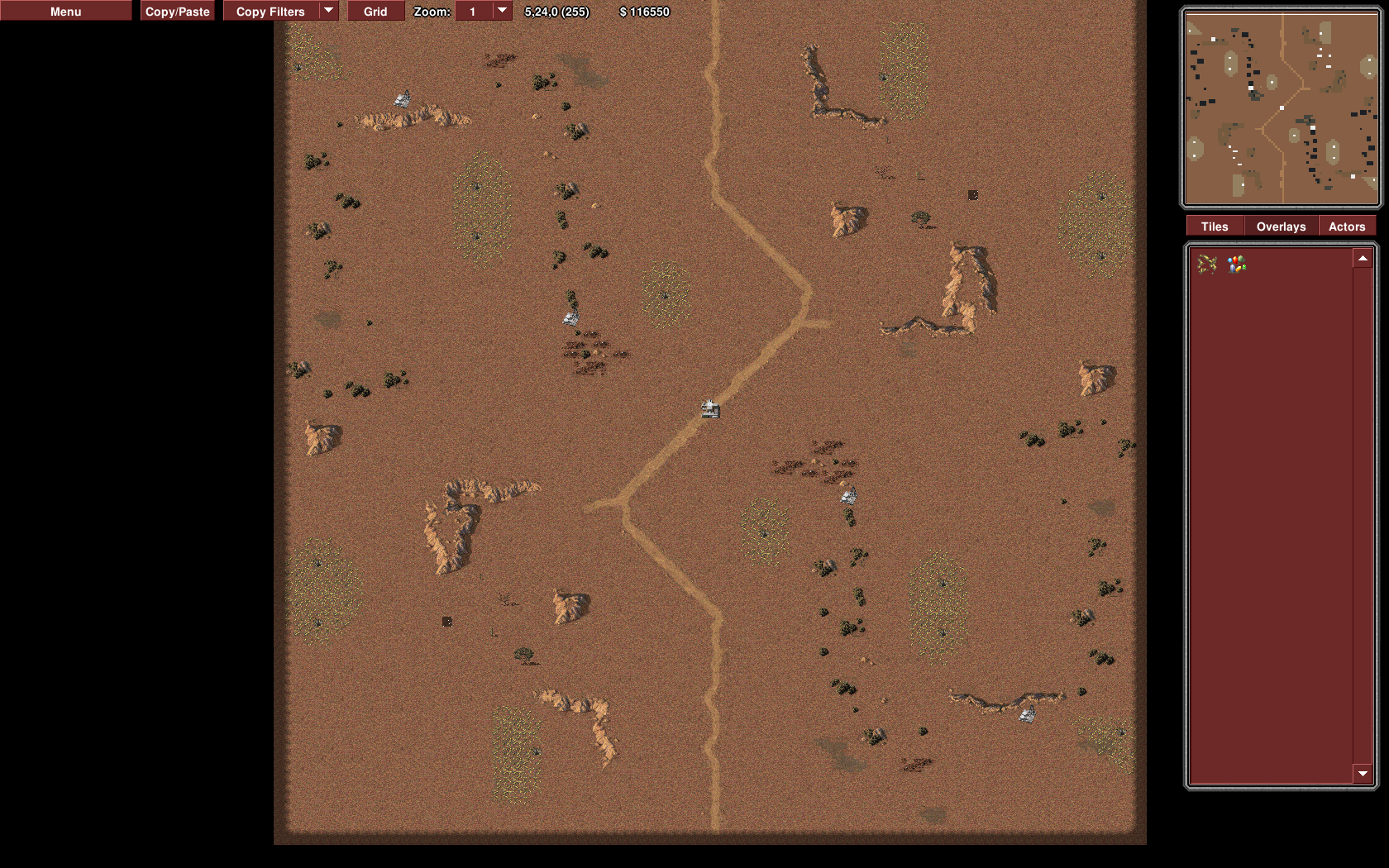Select the gold ore overlay
The height and width of the screenshot is (868, 1389).
click(1207, 264)
